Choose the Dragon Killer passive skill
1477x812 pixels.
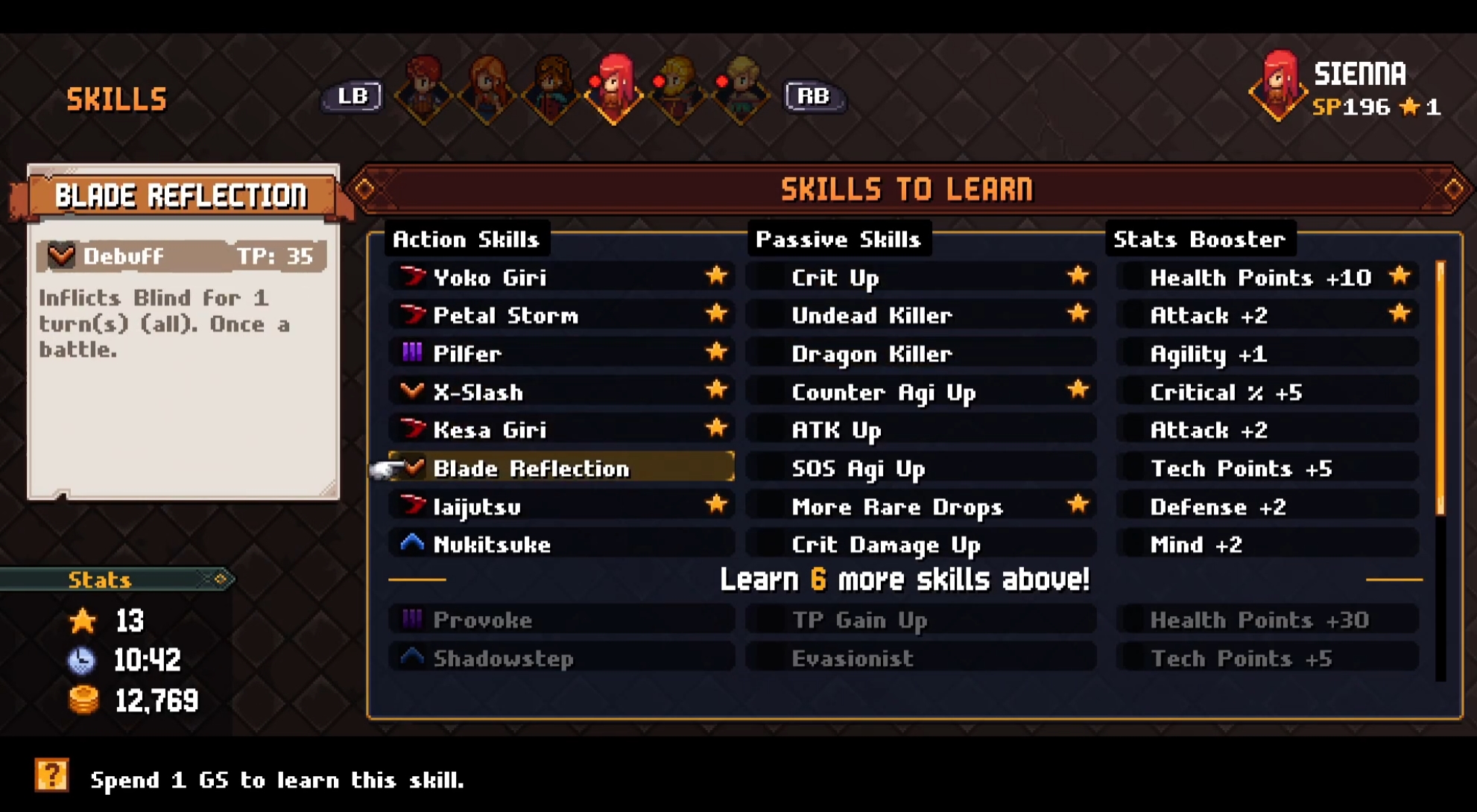(920, 353)
